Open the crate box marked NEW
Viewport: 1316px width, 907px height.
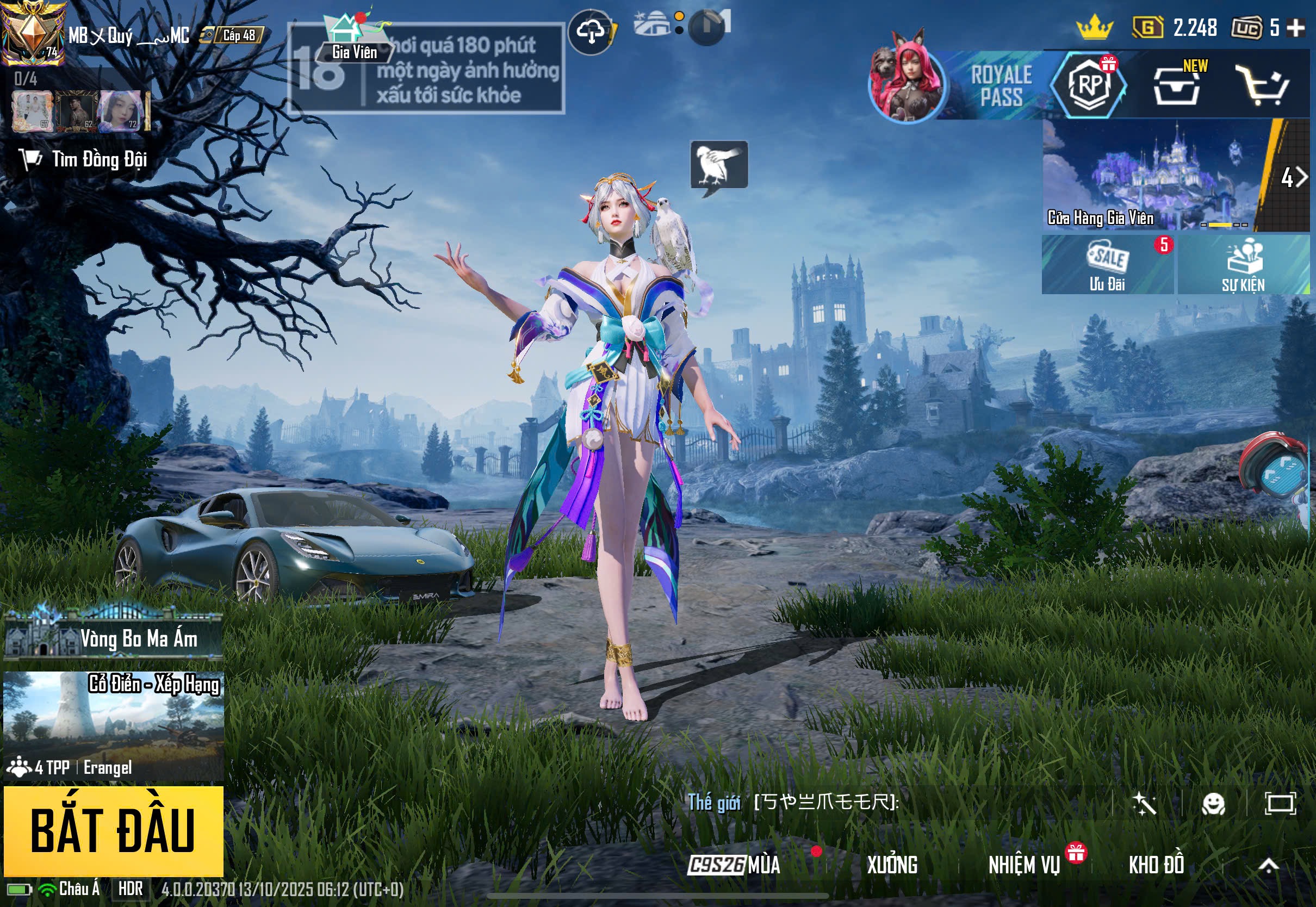(x=1176, y=86)
